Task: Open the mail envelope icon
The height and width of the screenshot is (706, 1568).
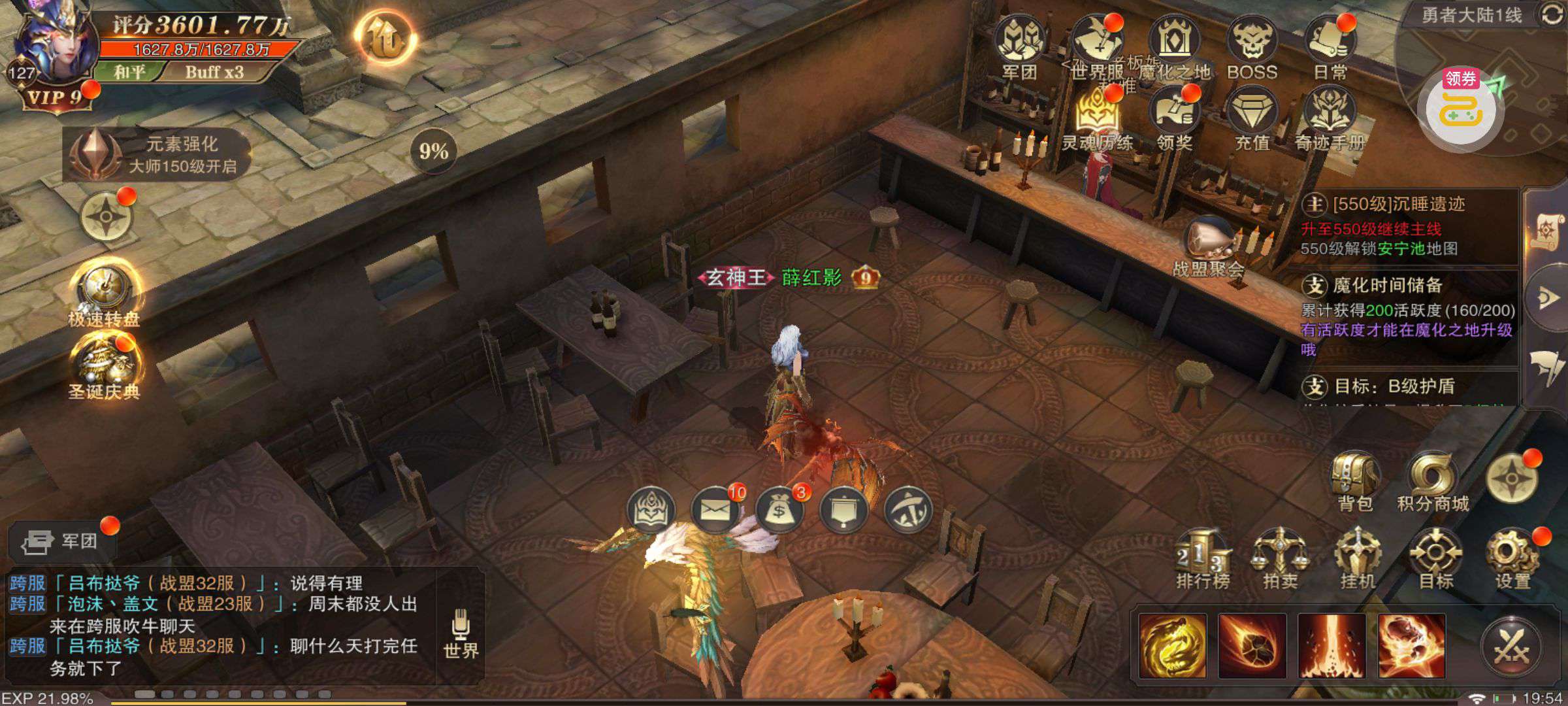Action: pos(715,510)
